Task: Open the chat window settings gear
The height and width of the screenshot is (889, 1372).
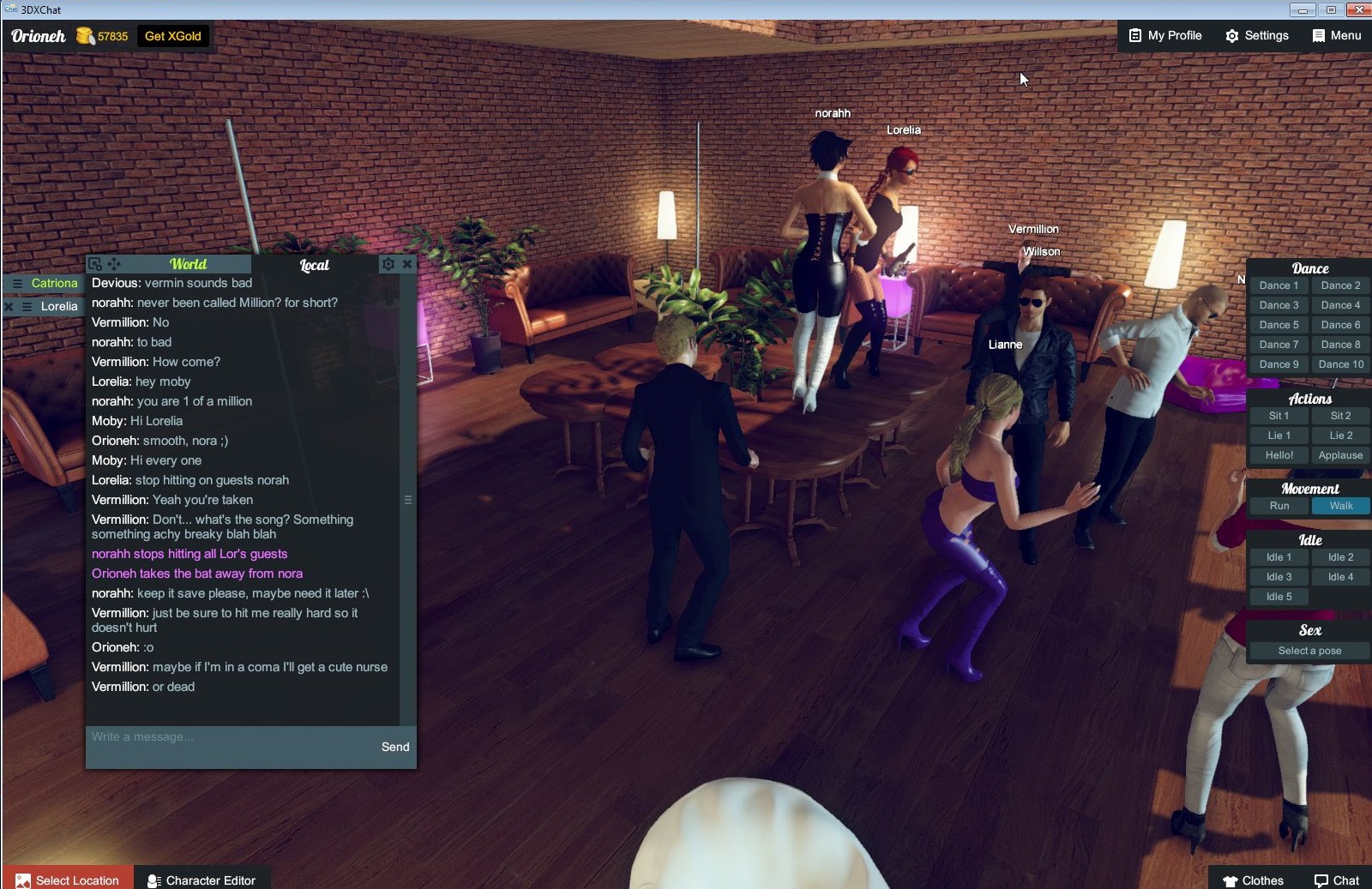Action: coord(388,264)
